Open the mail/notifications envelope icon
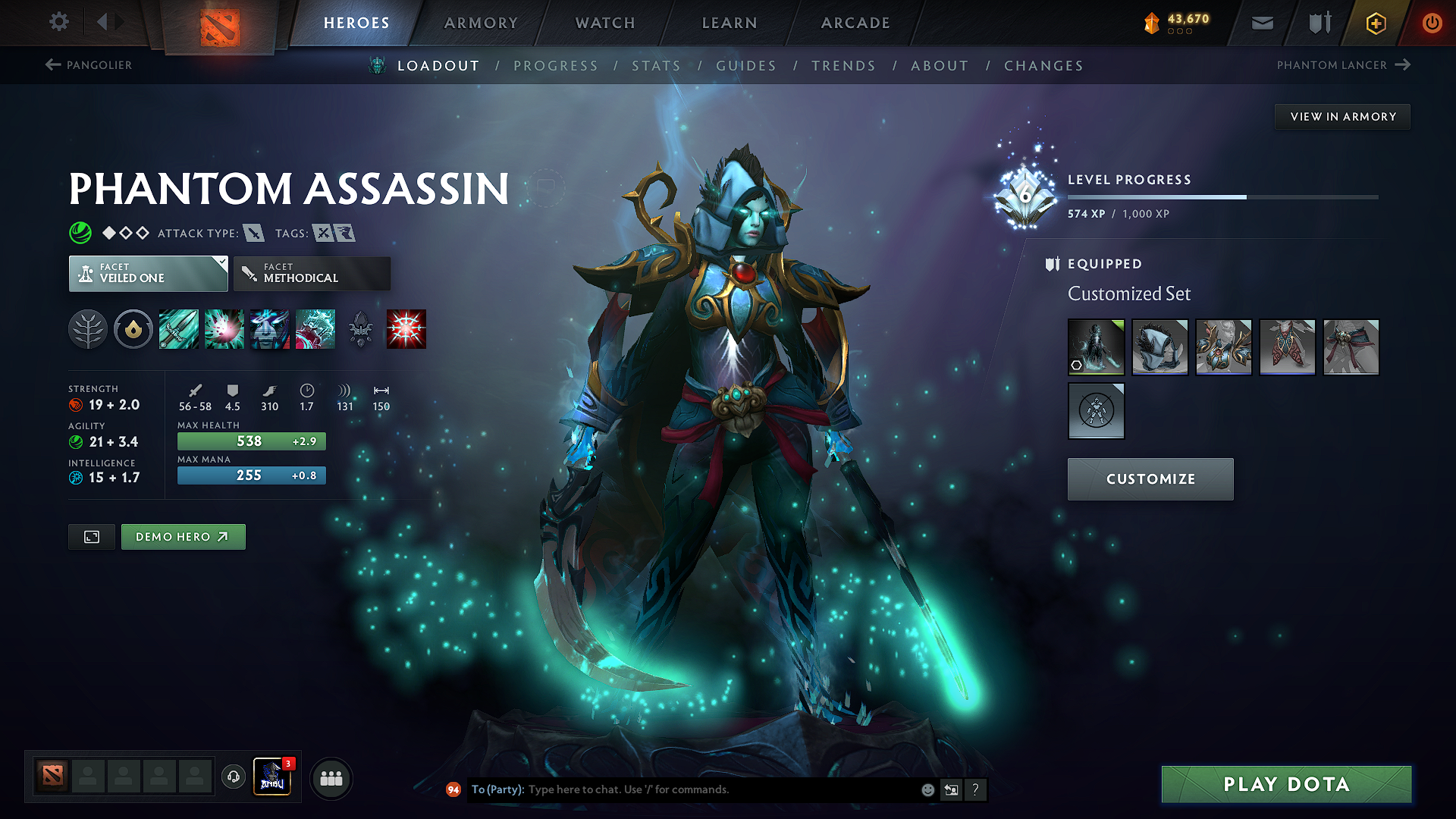Image resolution: width=1456 pixels, height=819 pixels. coord(1261,23)
